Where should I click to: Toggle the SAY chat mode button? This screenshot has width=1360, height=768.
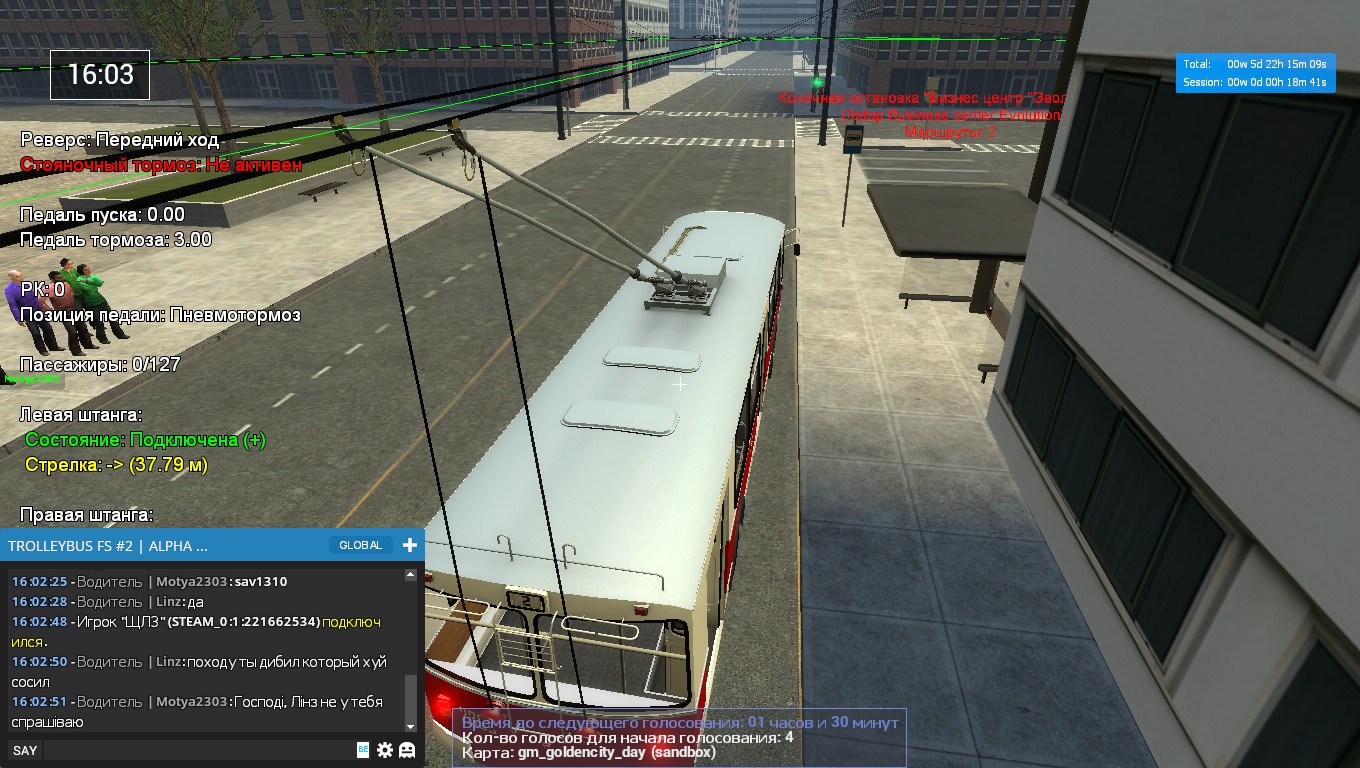[25, 750]
